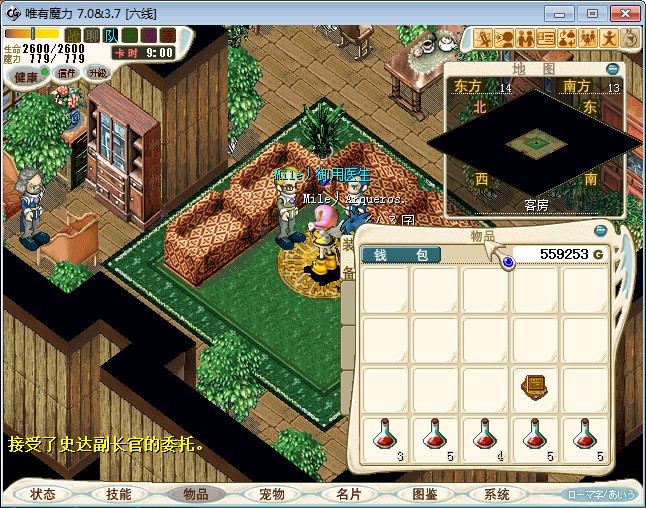Click the 健康 health status button
This screenshot has width=646, height=508.
click(x=26, y=77)
